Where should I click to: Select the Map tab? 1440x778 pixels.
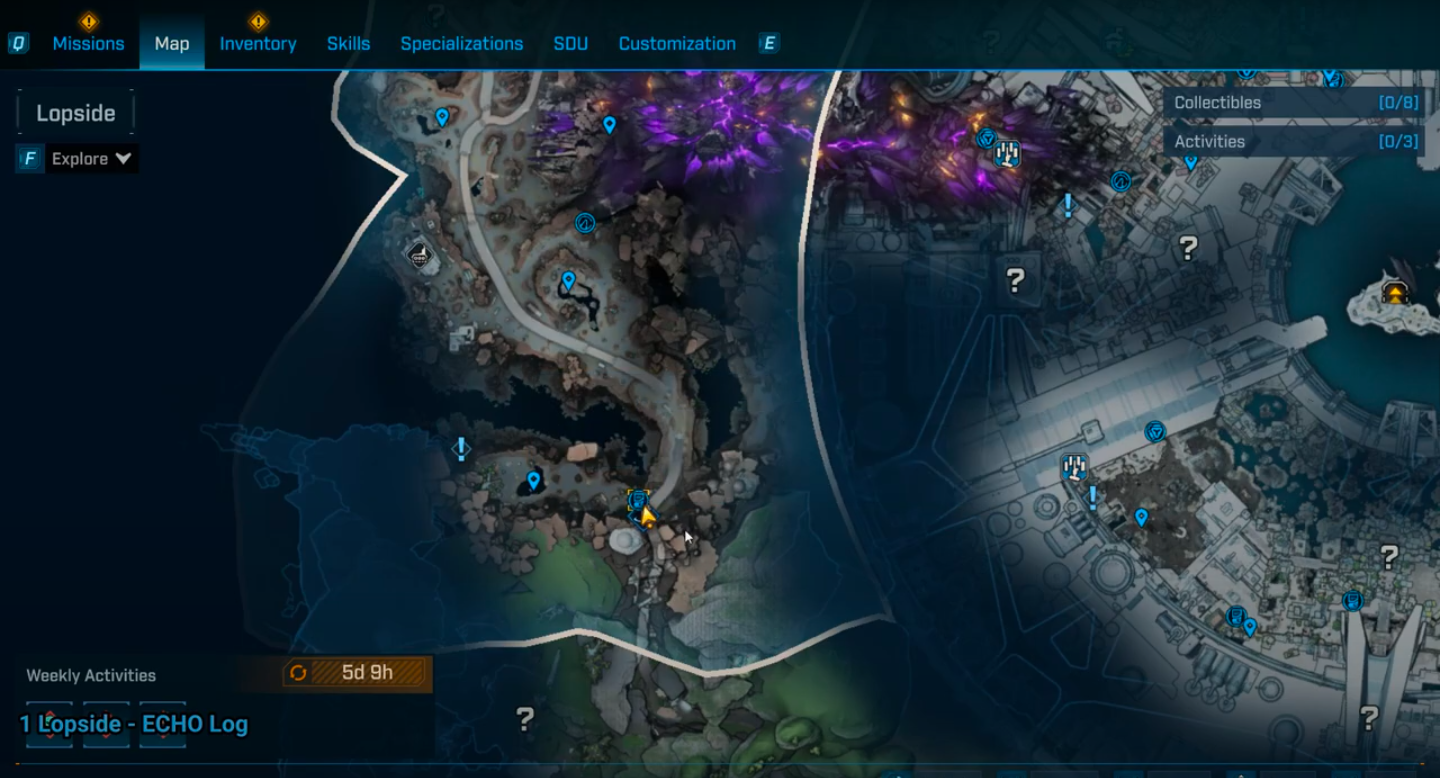172,44
